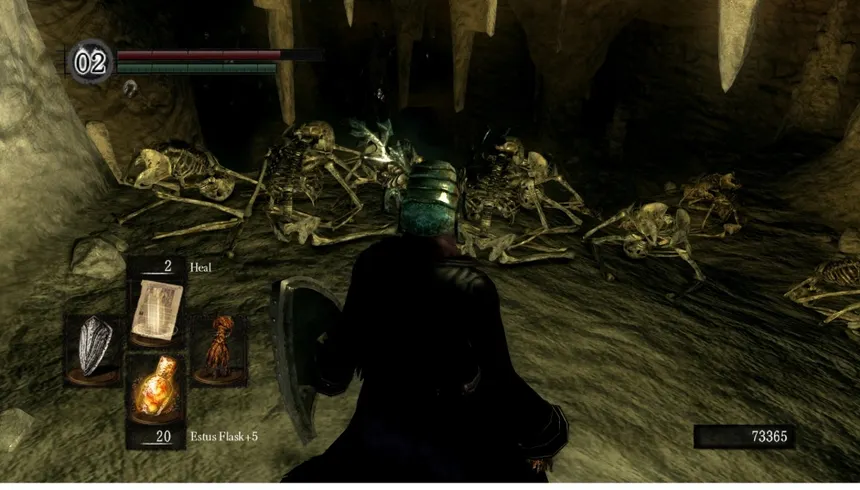
Task: Use the Estus Flask+5 item slot
Action: point(155,390)
